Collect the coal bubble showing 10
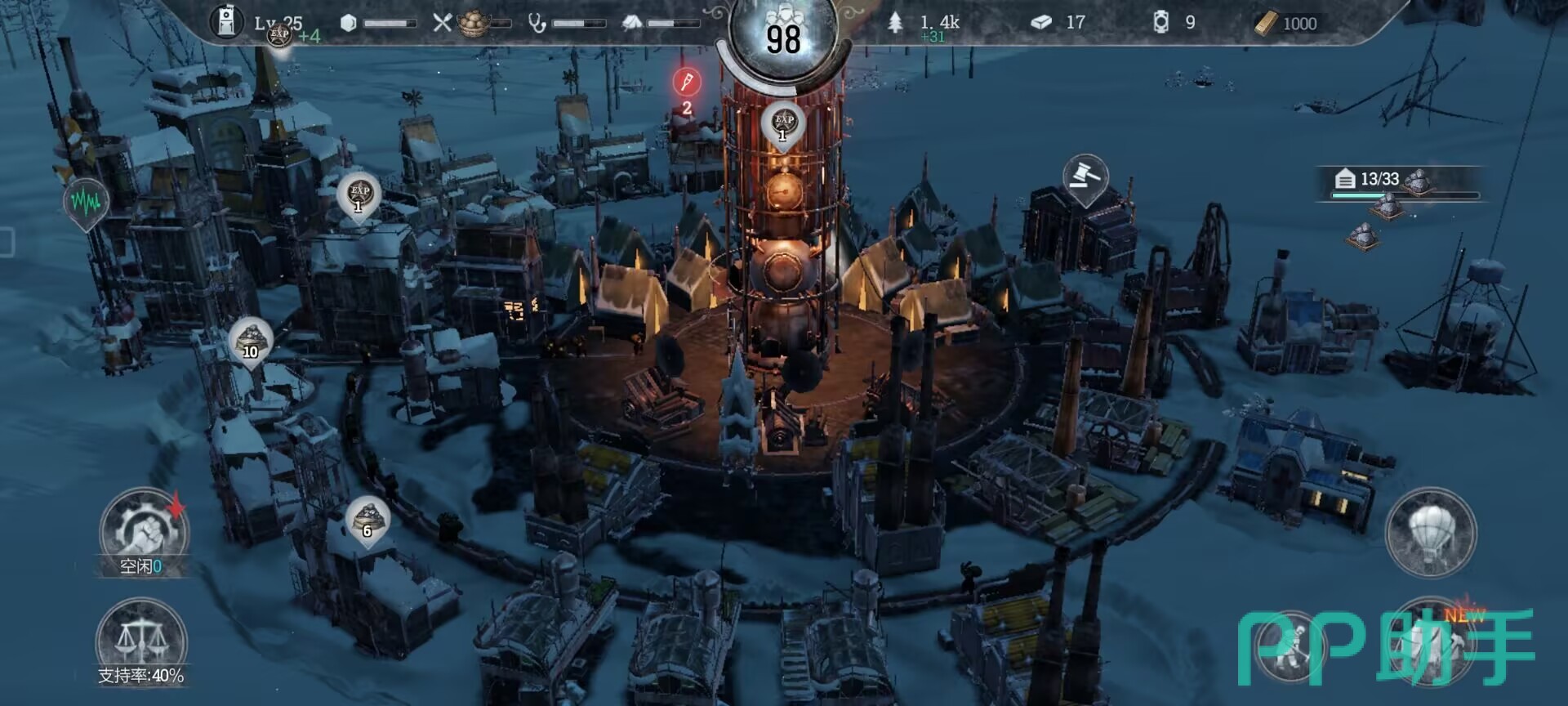 click(x=251, y=340)
